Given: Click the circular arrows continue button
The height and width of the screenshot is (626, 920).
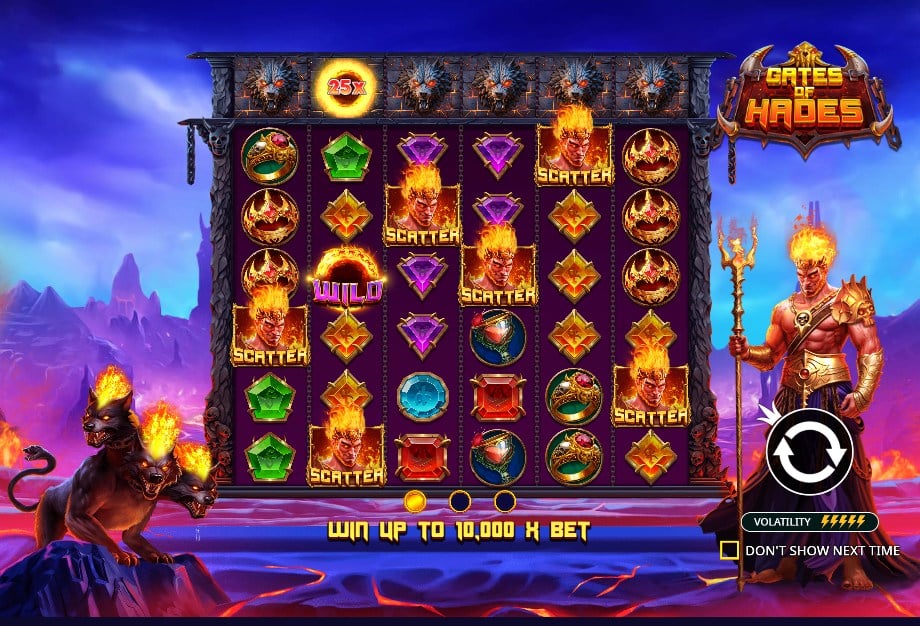Looking at the screenshot, I should (809, 451).
